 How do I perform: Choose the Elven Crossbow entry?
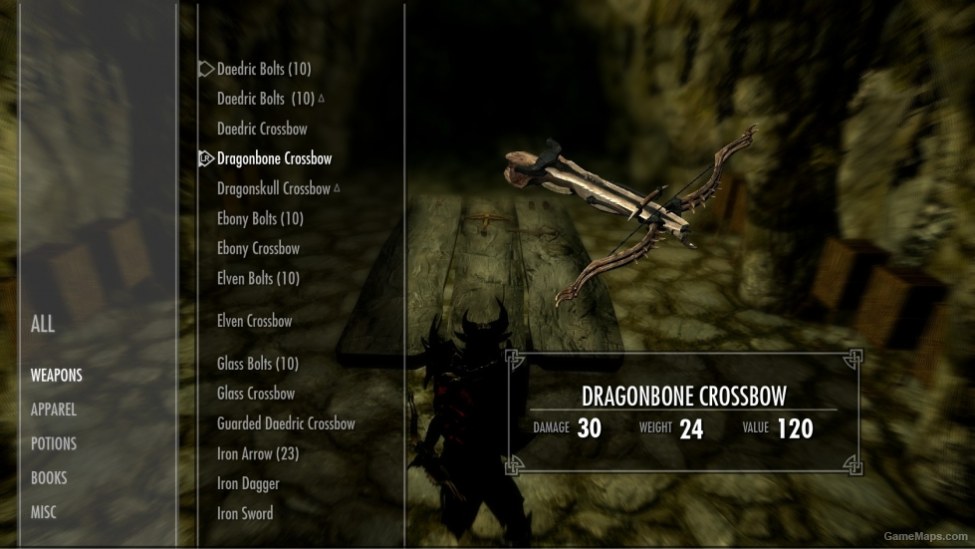coord(255,322)
